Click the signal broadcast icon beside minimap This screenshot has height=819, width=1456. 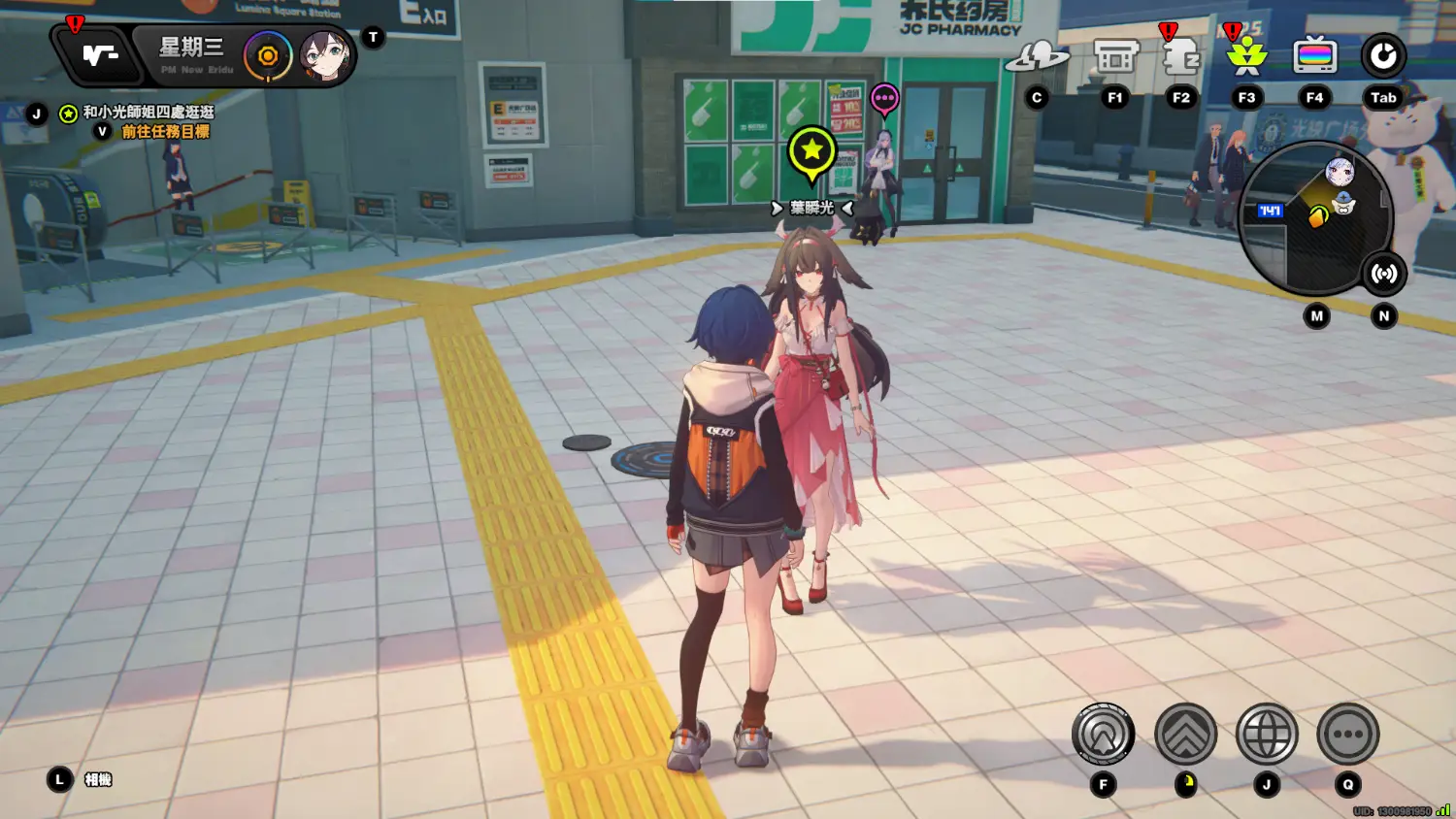[1383, 274]
